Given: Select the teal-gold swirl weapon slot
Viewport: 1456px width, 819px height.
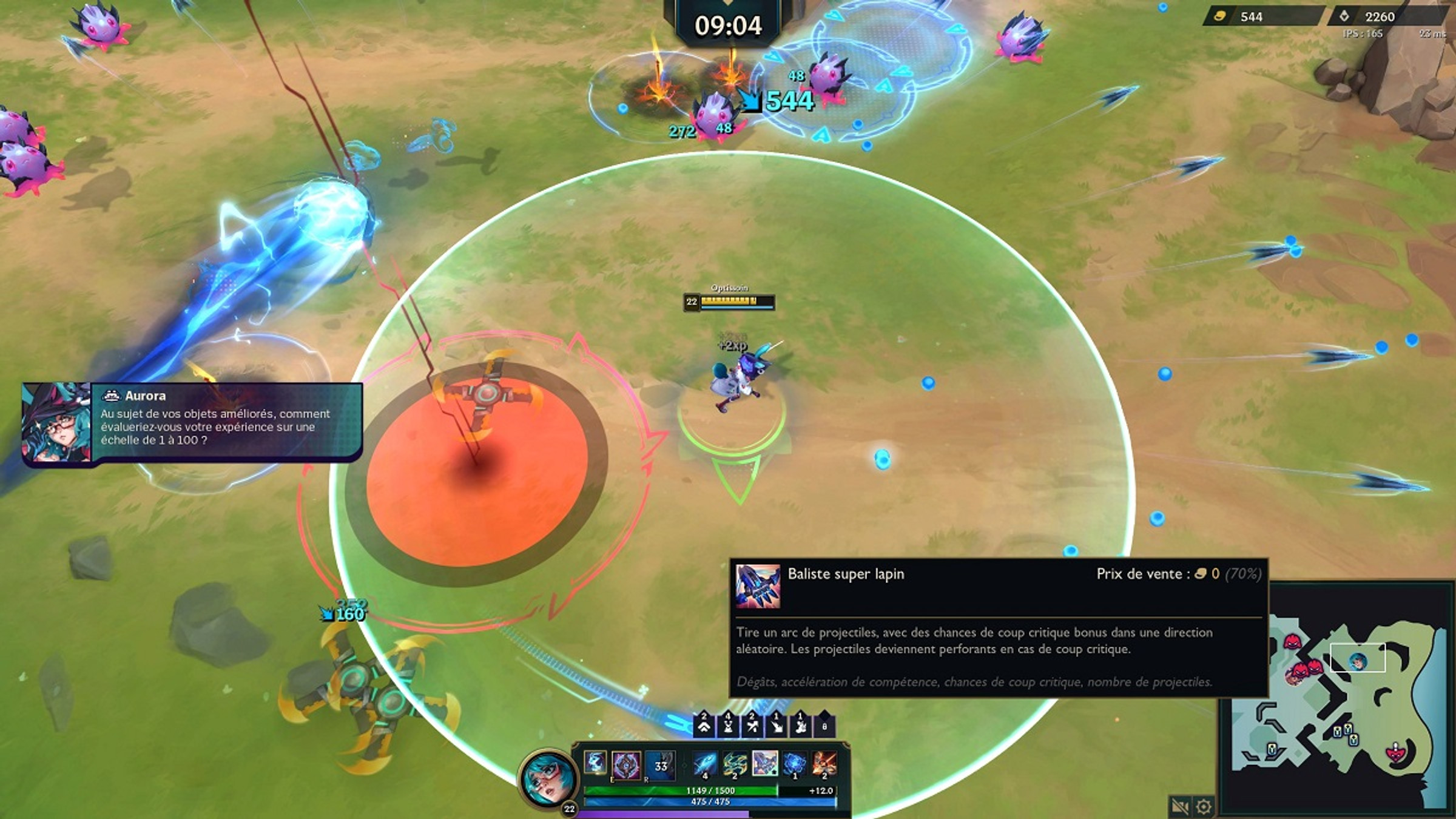Looking at the screenshot, I should click(x=735, y=763).
